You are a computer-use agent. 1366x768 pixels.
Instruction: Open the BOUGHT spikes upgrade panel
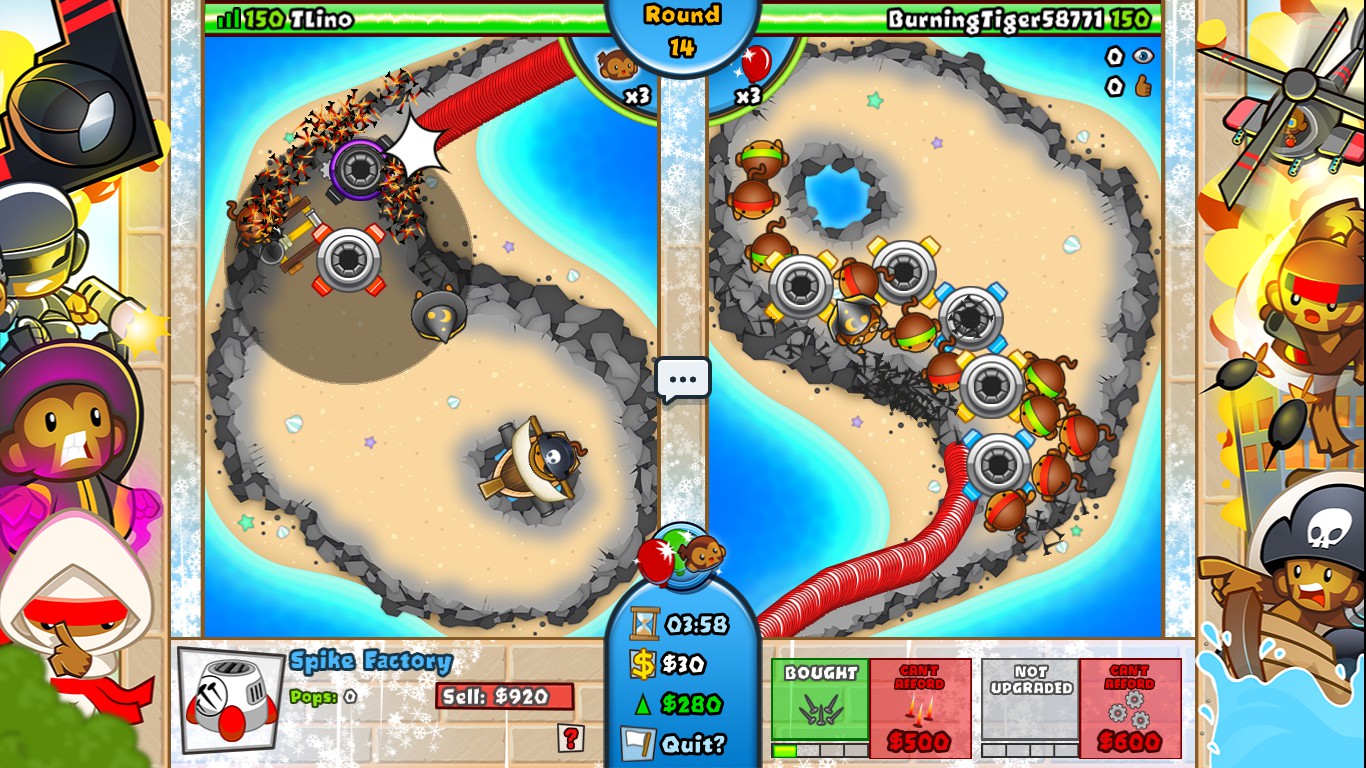tap(820, 698)
